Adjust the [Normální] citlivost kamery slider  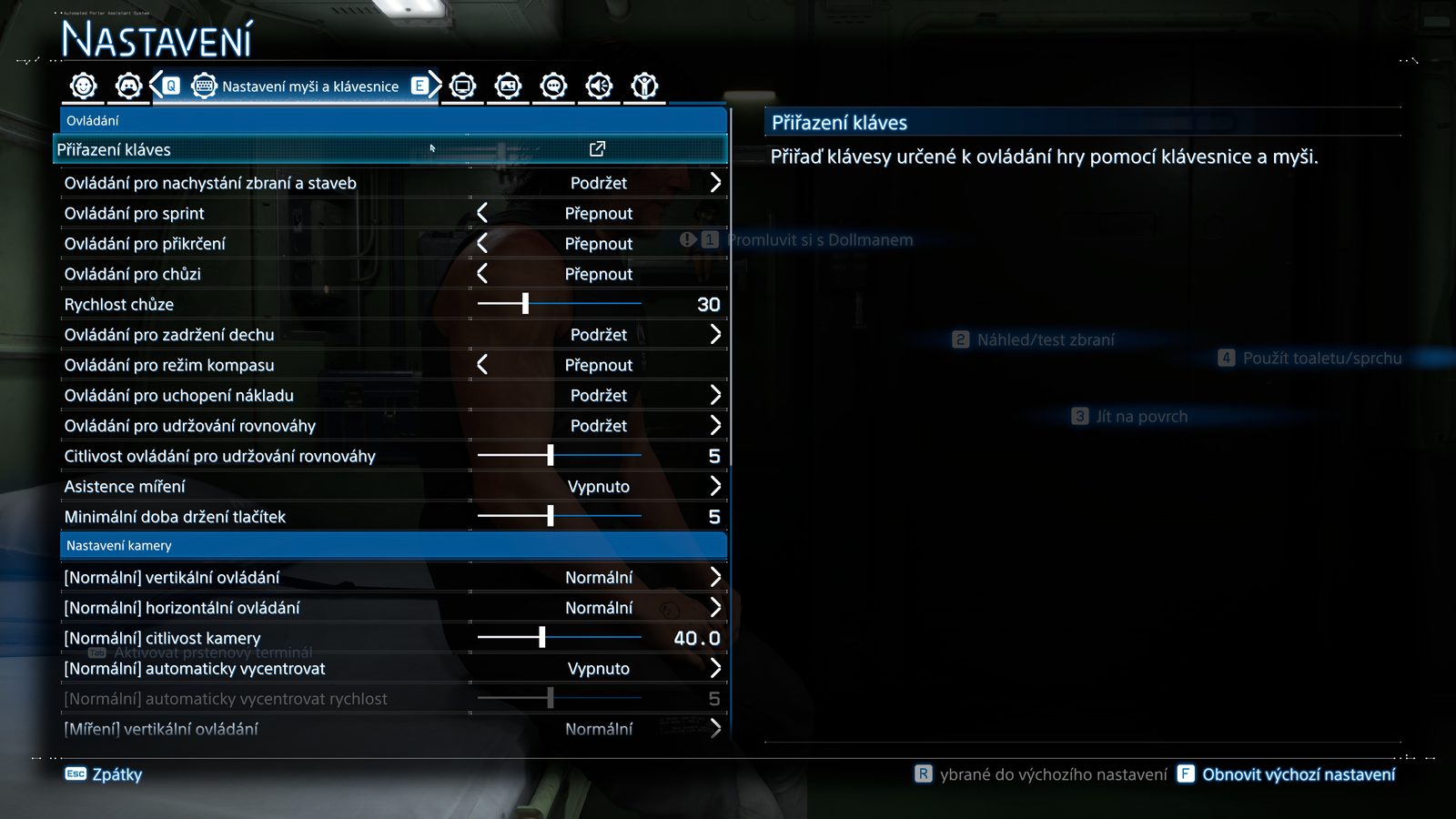click(542, 638)
